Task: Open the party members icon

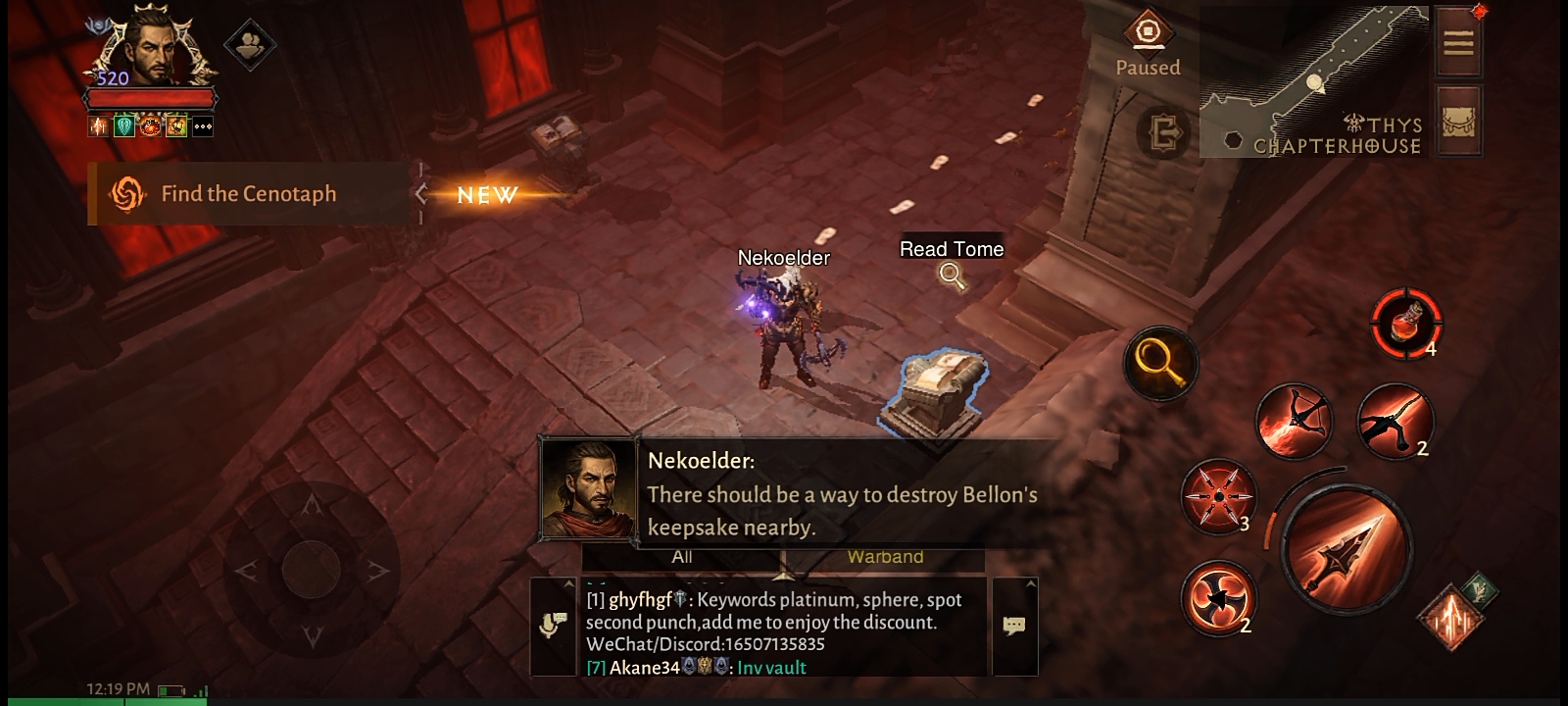Action: [249, 44]
